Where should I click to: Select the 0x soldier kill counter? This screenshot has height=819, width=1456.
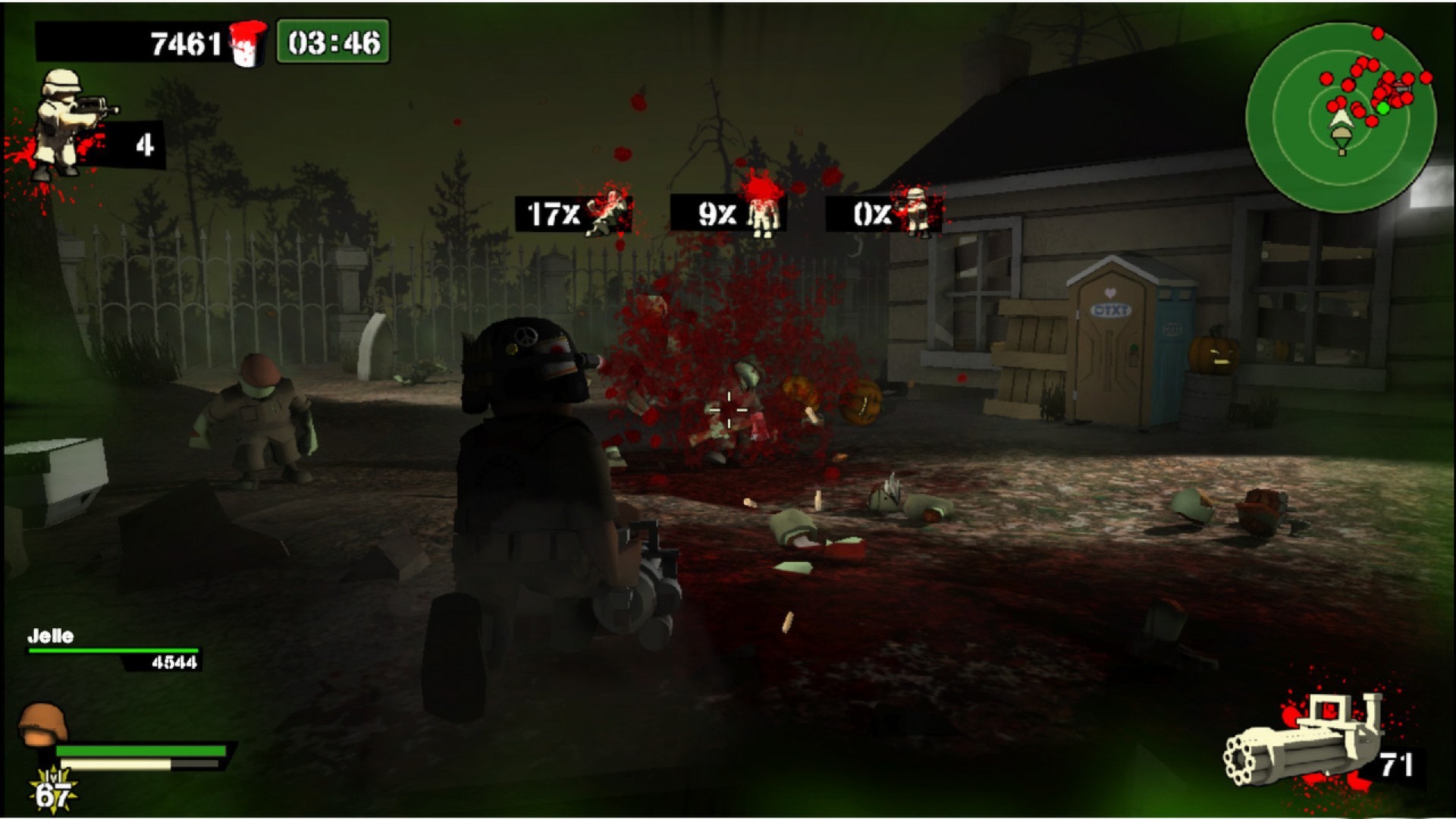(883, 214)
